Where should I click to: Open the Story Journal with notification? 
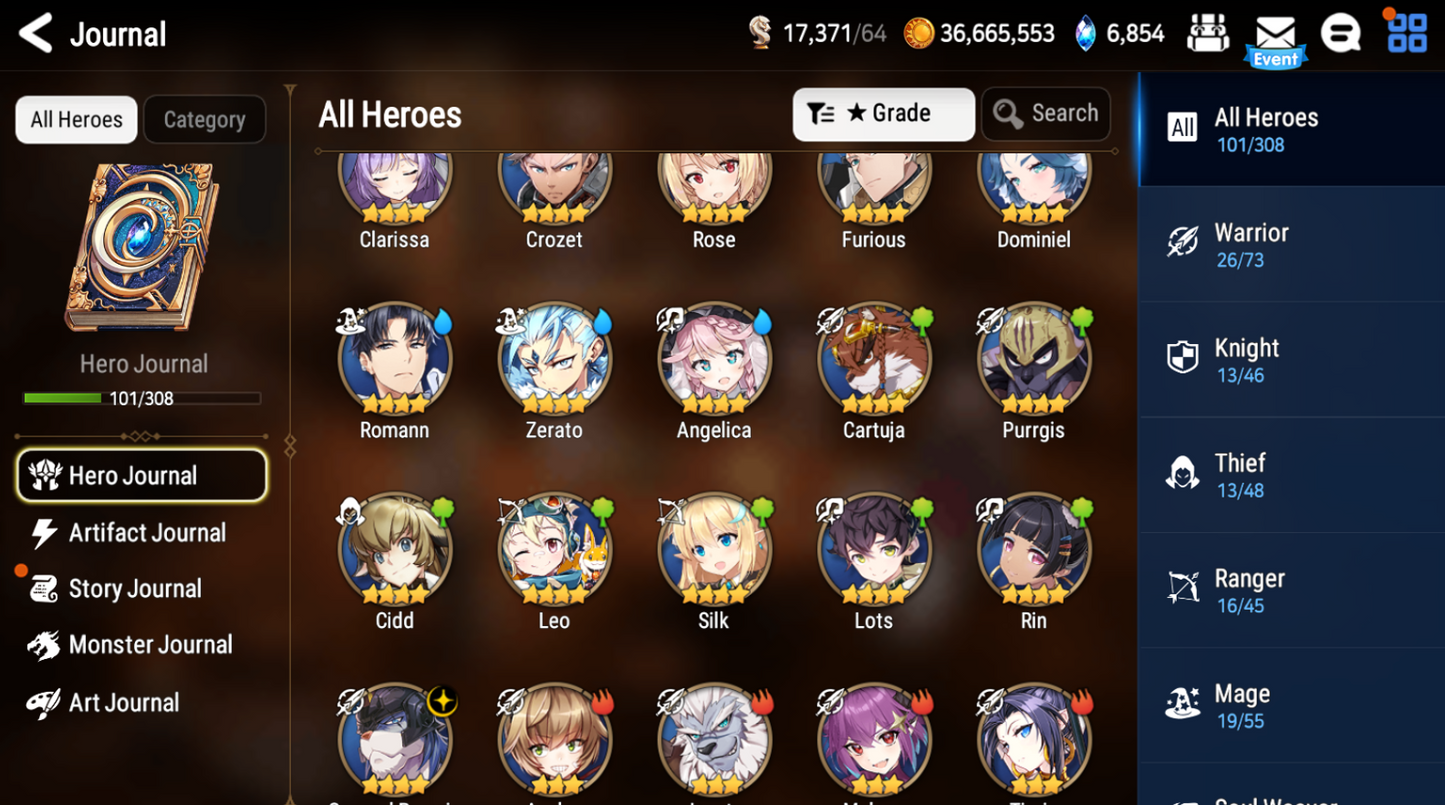137,589
